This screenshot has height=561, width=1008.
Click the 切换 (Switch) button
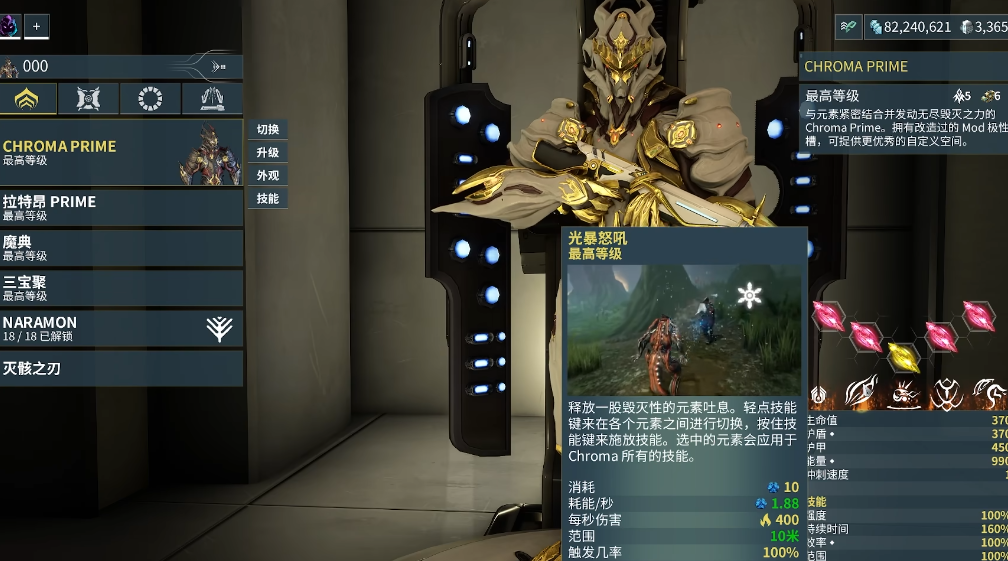[267, 129]
